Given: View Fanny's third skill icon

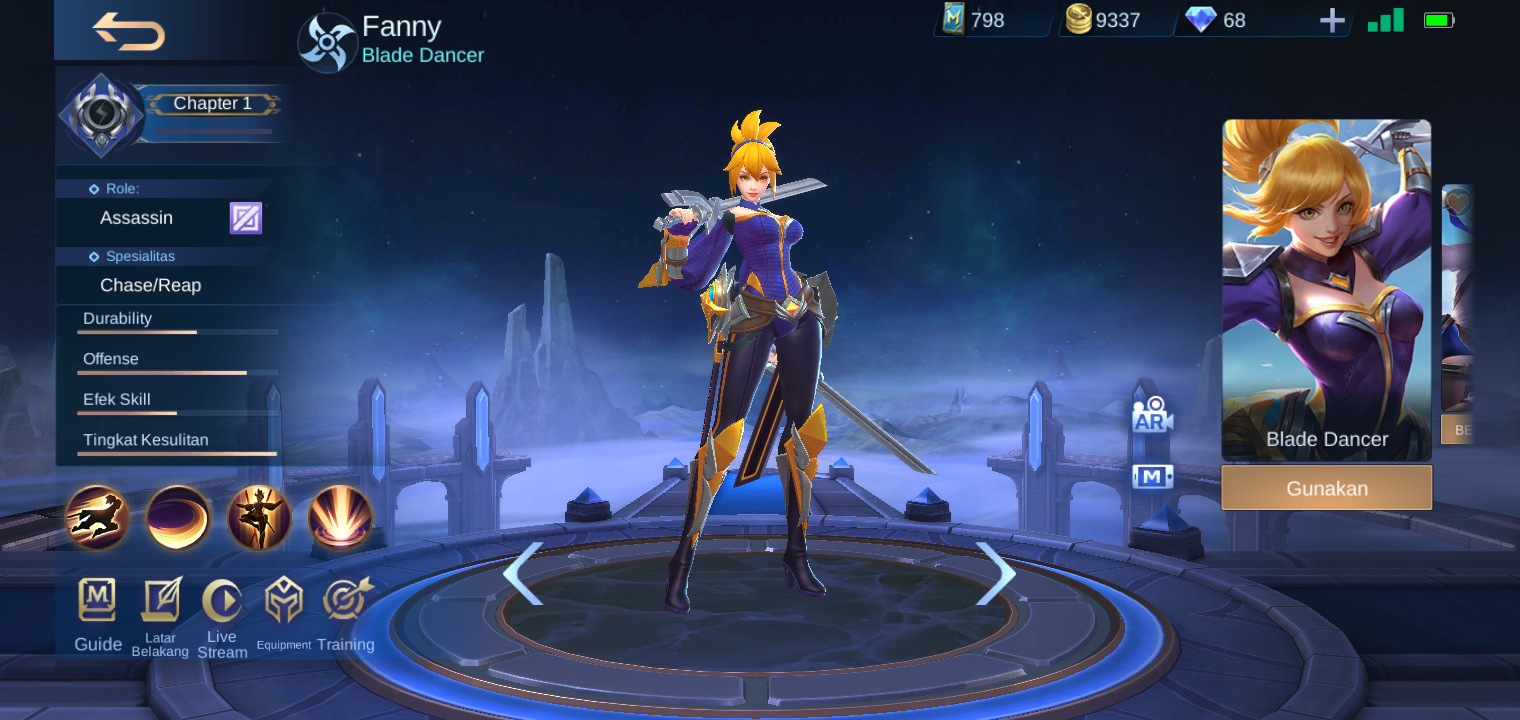Looking at the screenshot, I should point(260,519).
